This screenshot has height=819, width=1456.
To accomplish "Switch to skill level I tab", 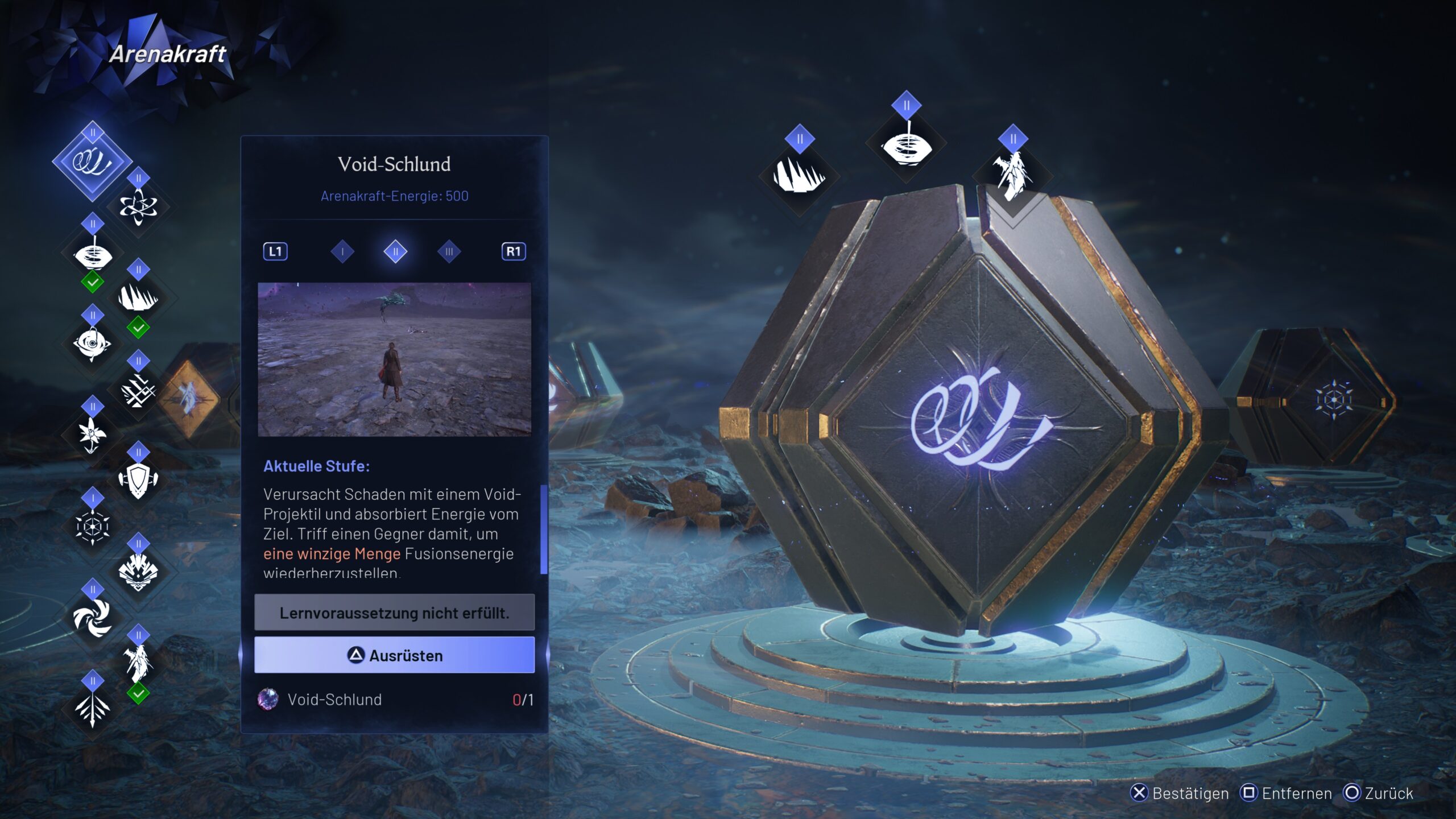I will 342,251.
